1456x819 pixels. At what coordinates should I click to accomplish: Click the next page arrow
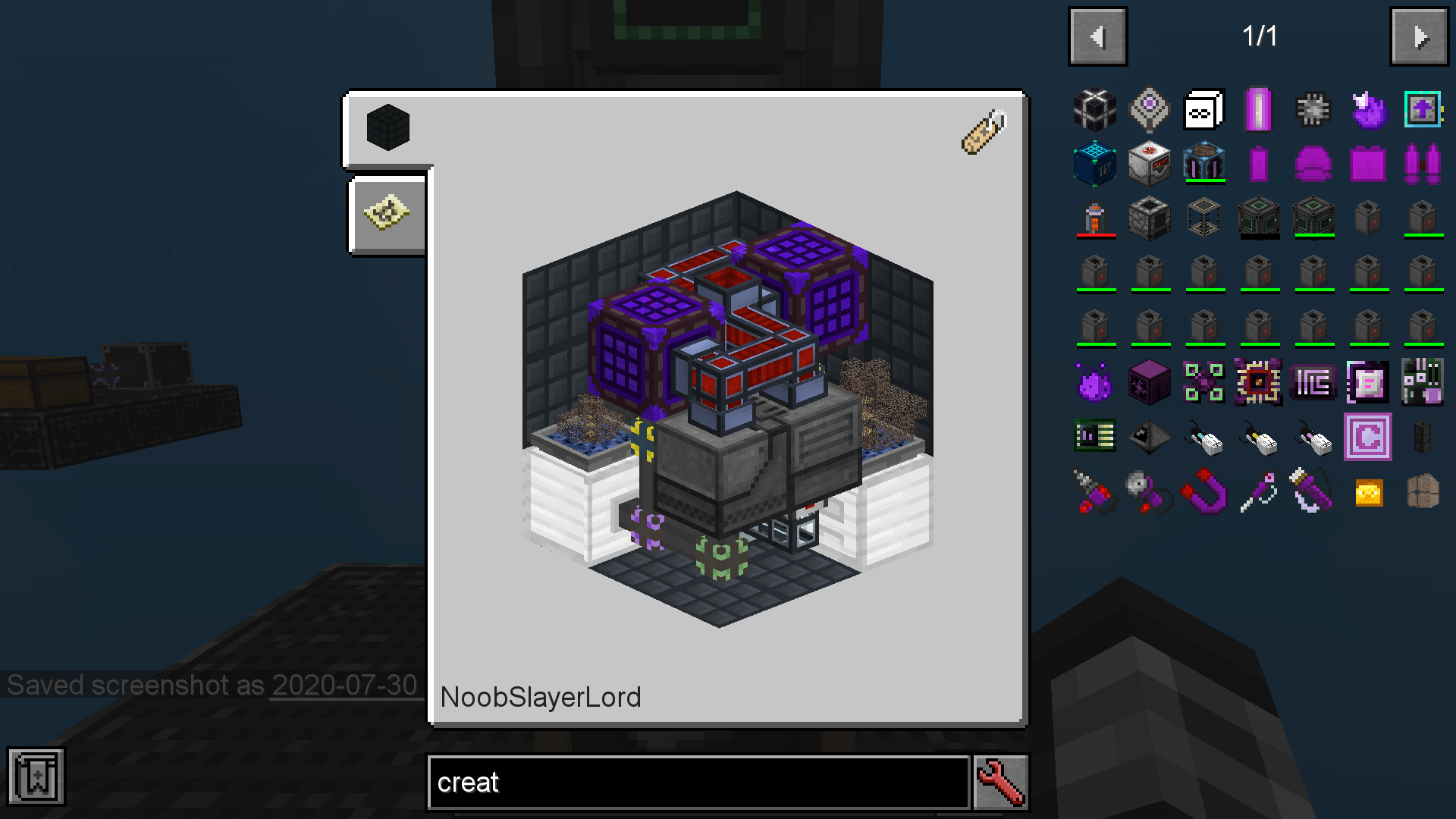(1420, 35)
